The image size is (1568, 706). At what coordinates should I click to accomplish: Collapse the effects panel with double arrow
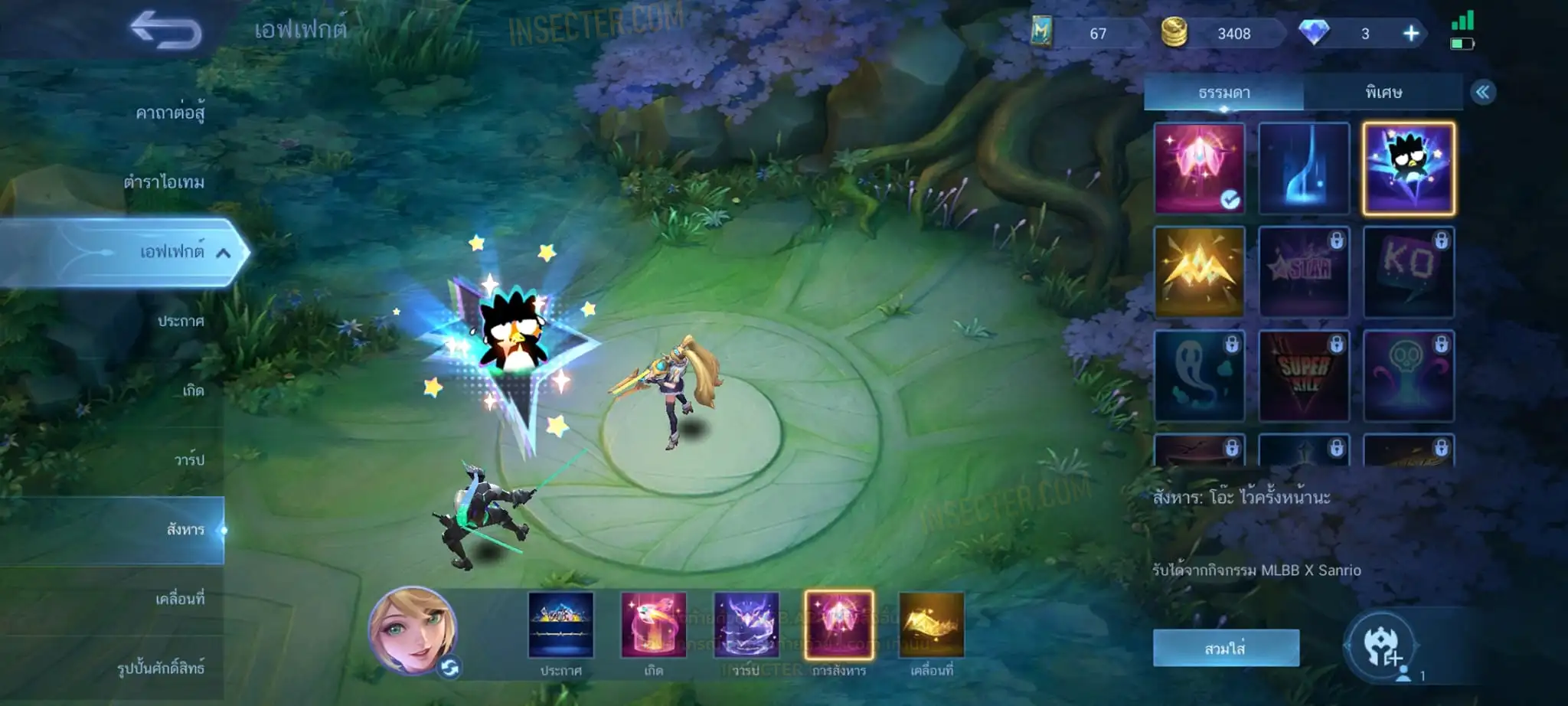tap(1482, 93)
